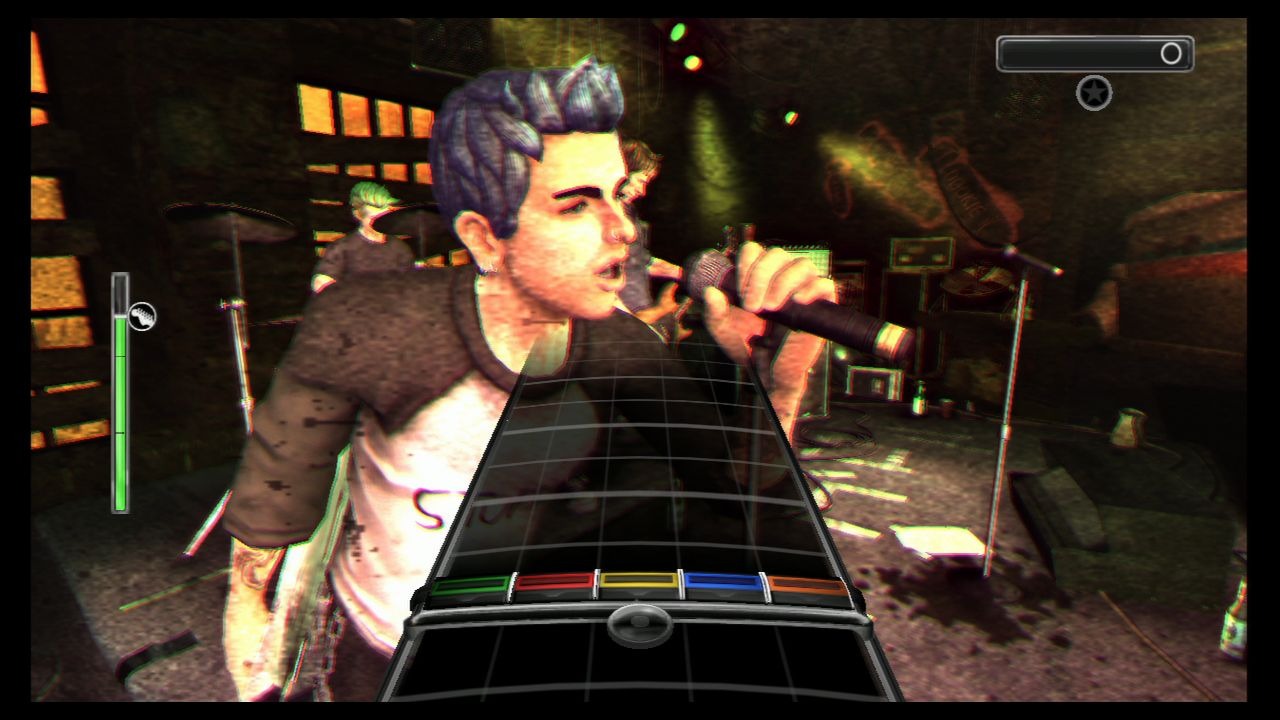Hit the yellow fret target
Screen dimensions: 1280x720
tap(638, 585)
